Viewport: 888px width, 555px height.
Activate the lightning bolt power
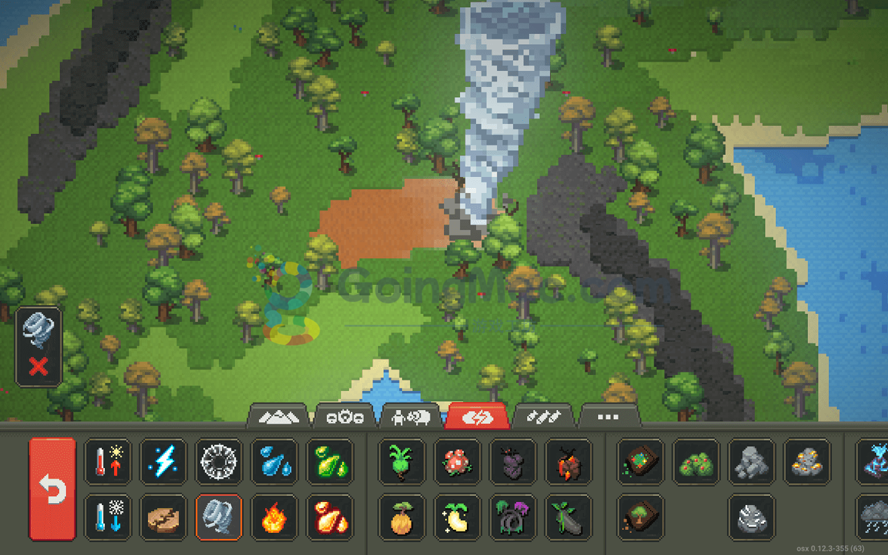tap(163, 462)
